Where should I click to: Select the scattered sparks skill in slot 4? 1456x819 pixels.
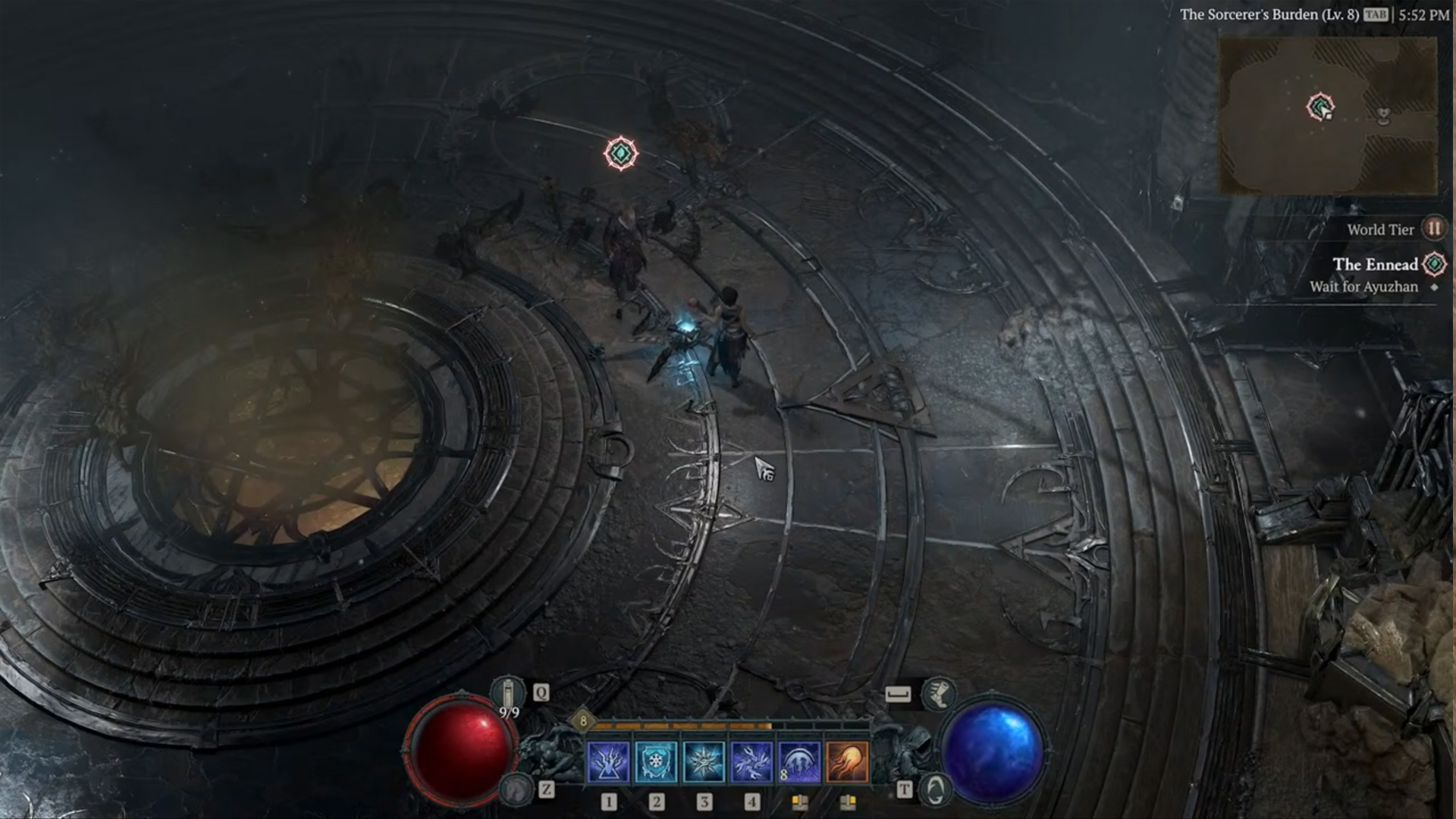(752, 761)
